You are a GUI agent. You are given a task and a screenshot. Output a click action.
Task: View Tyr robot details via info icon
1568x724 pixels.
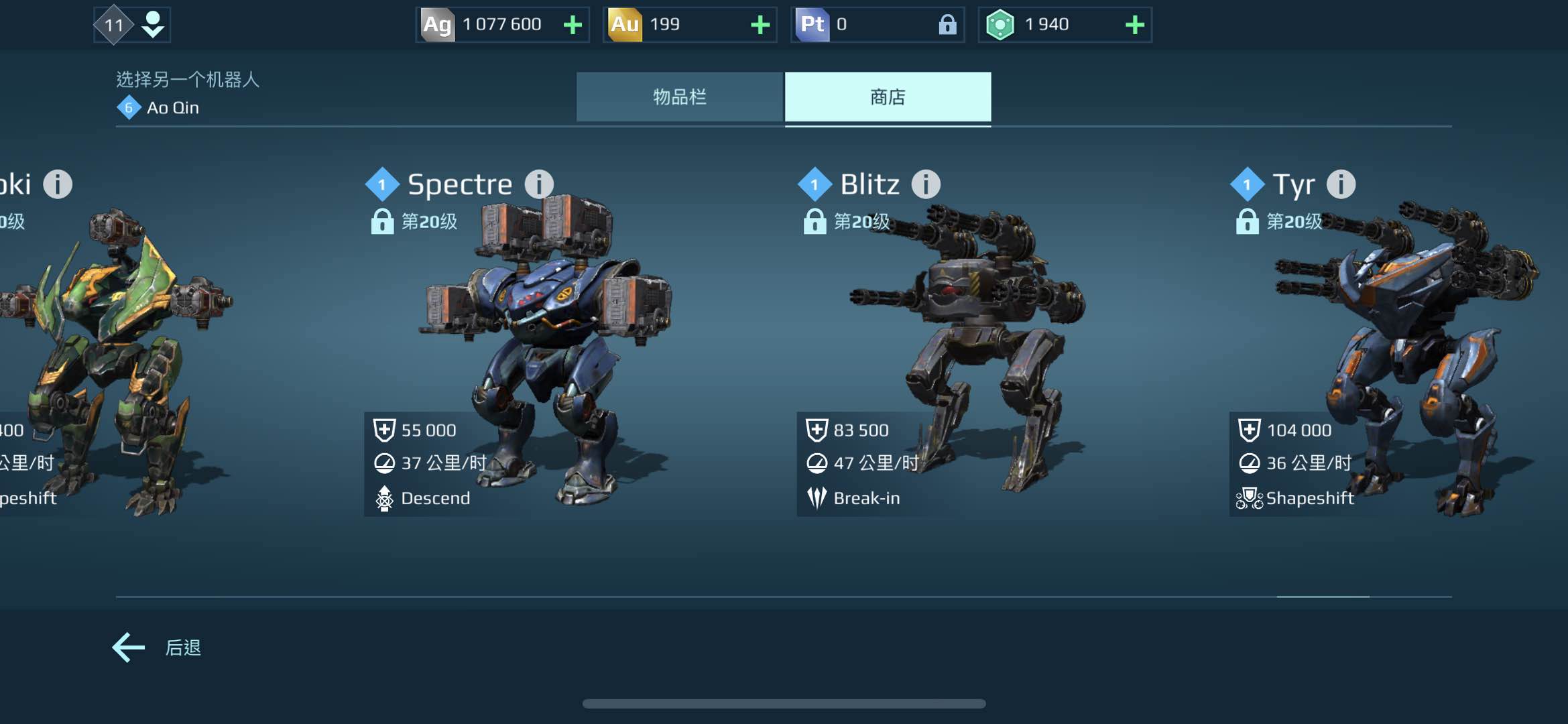tap(1341, 184)
